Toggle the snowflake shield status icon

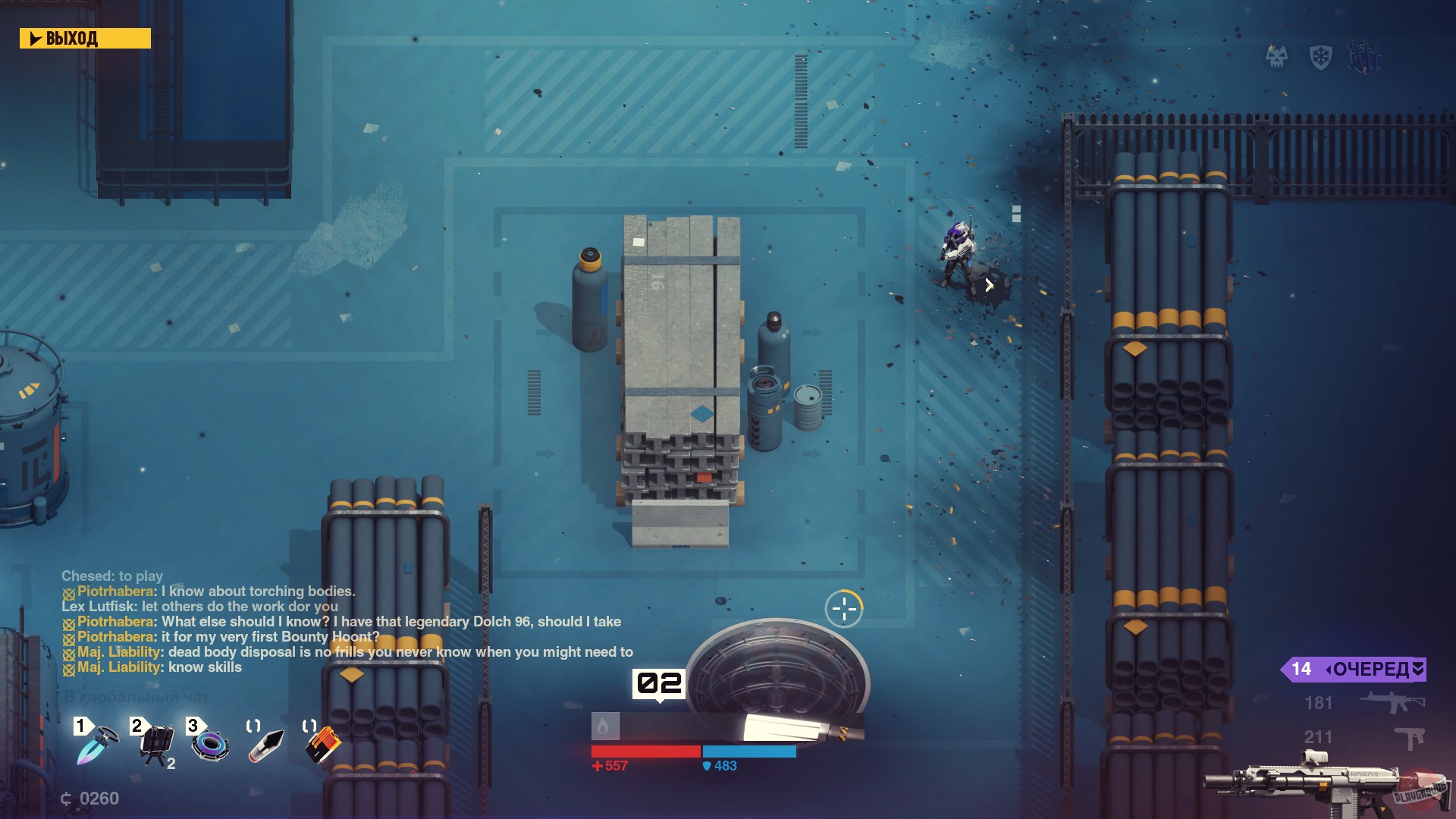coord(1321,56)
